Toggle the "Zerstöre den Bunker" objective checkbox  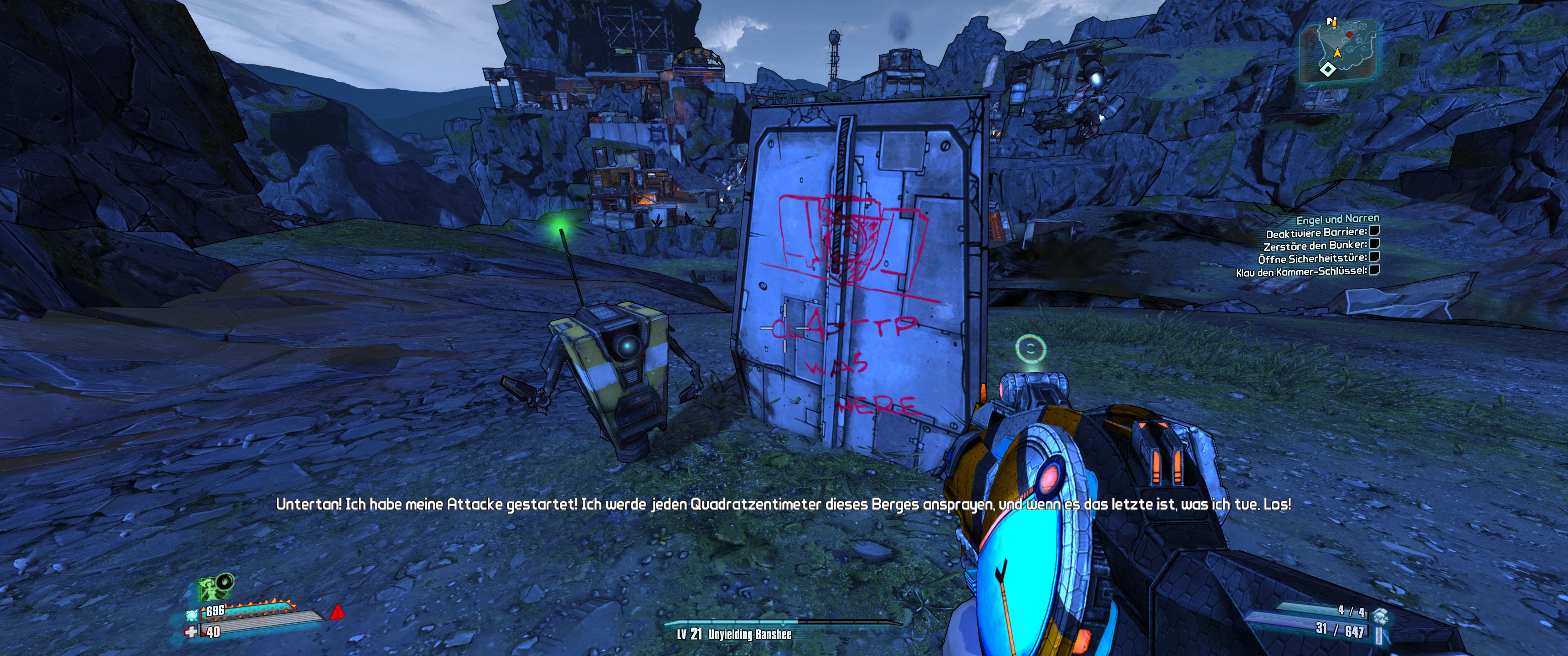pos(1374,244)
